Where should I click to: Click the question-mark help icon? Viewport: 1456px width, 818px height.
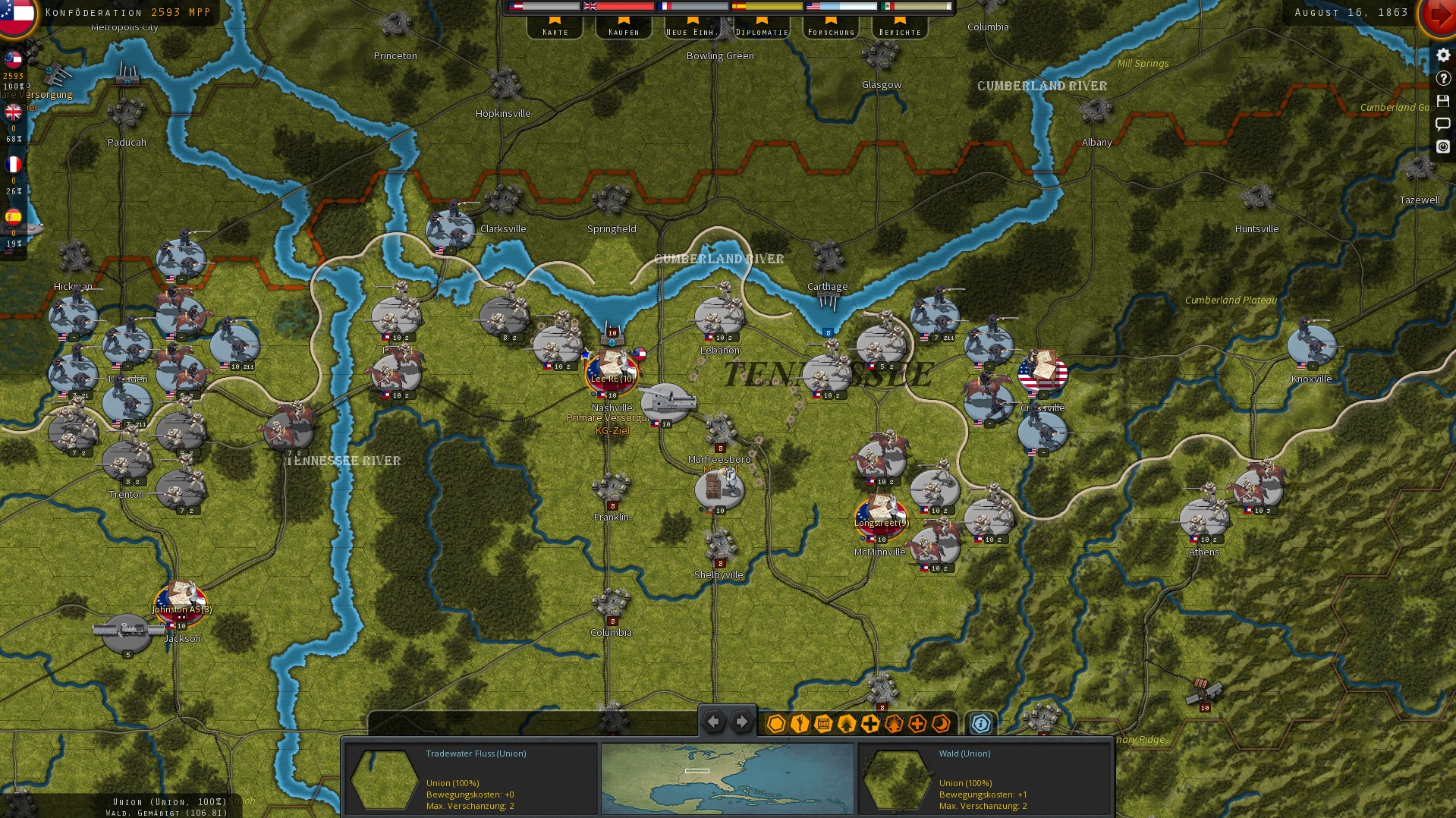[1443, 77]
